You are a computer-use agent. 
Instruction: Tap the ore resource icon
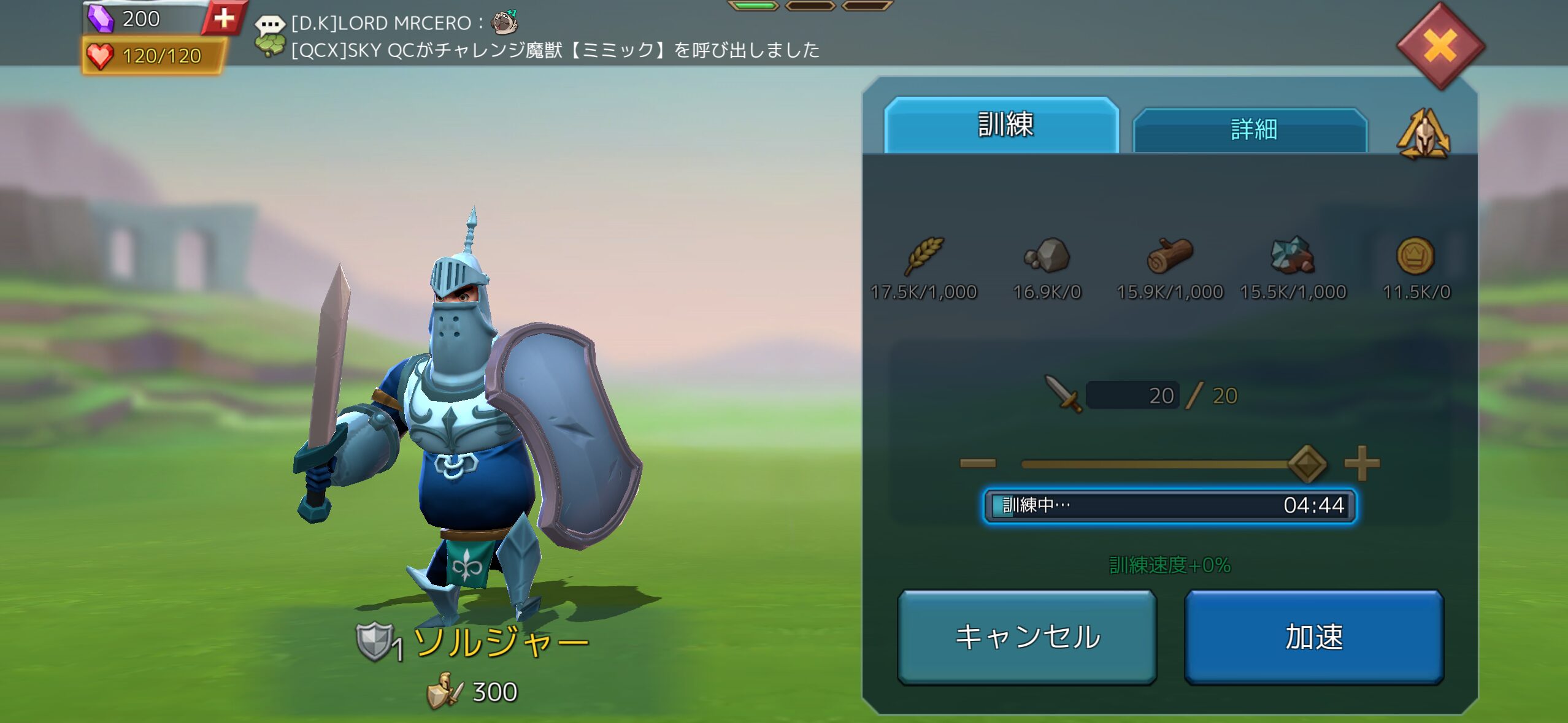(x=1292, y=255)
